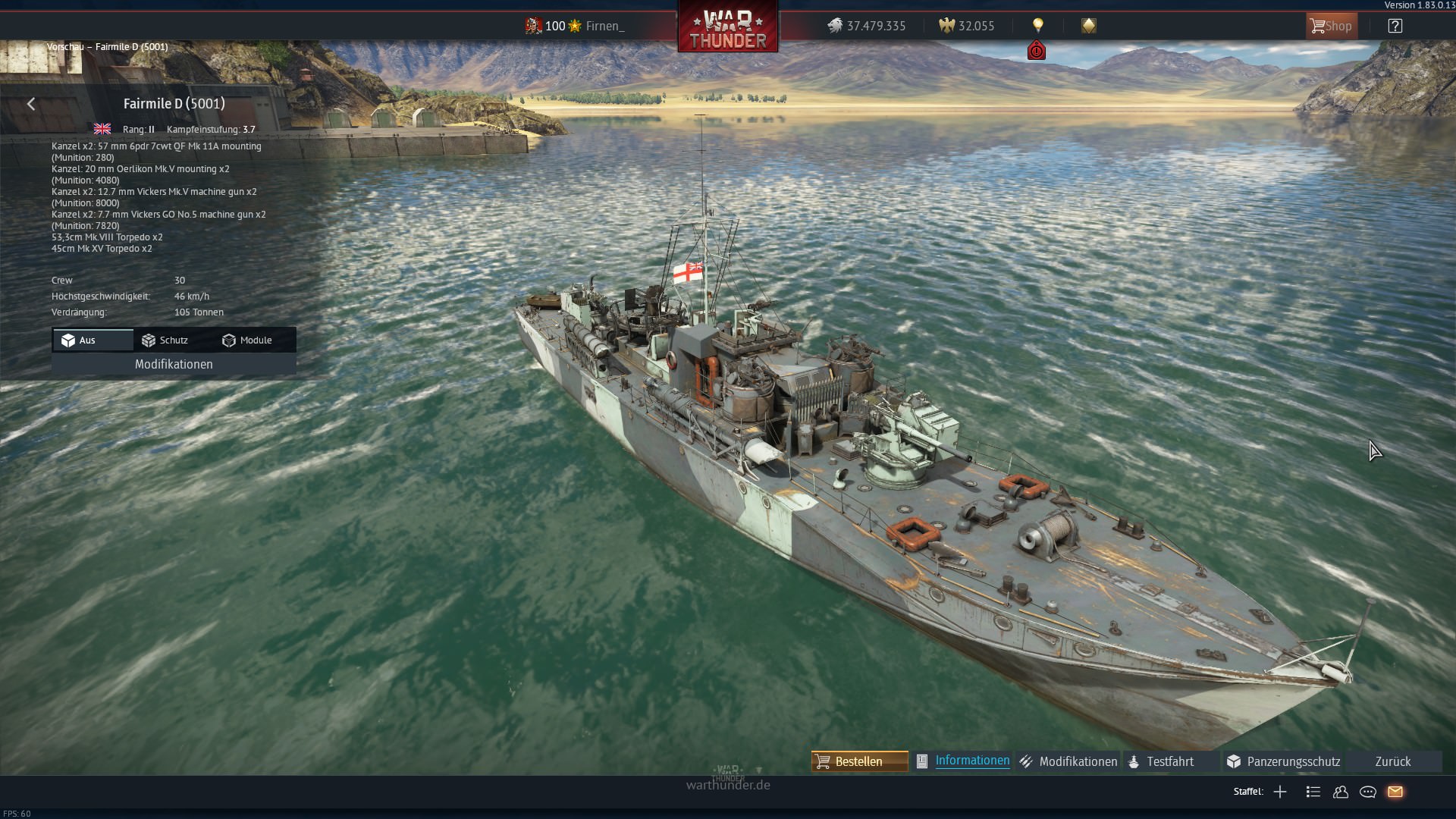The width and height of the screenshot is (1456, 819).
Task: Click the golden eagles balance
Action: pyautogui.click(x=967, y=26)
